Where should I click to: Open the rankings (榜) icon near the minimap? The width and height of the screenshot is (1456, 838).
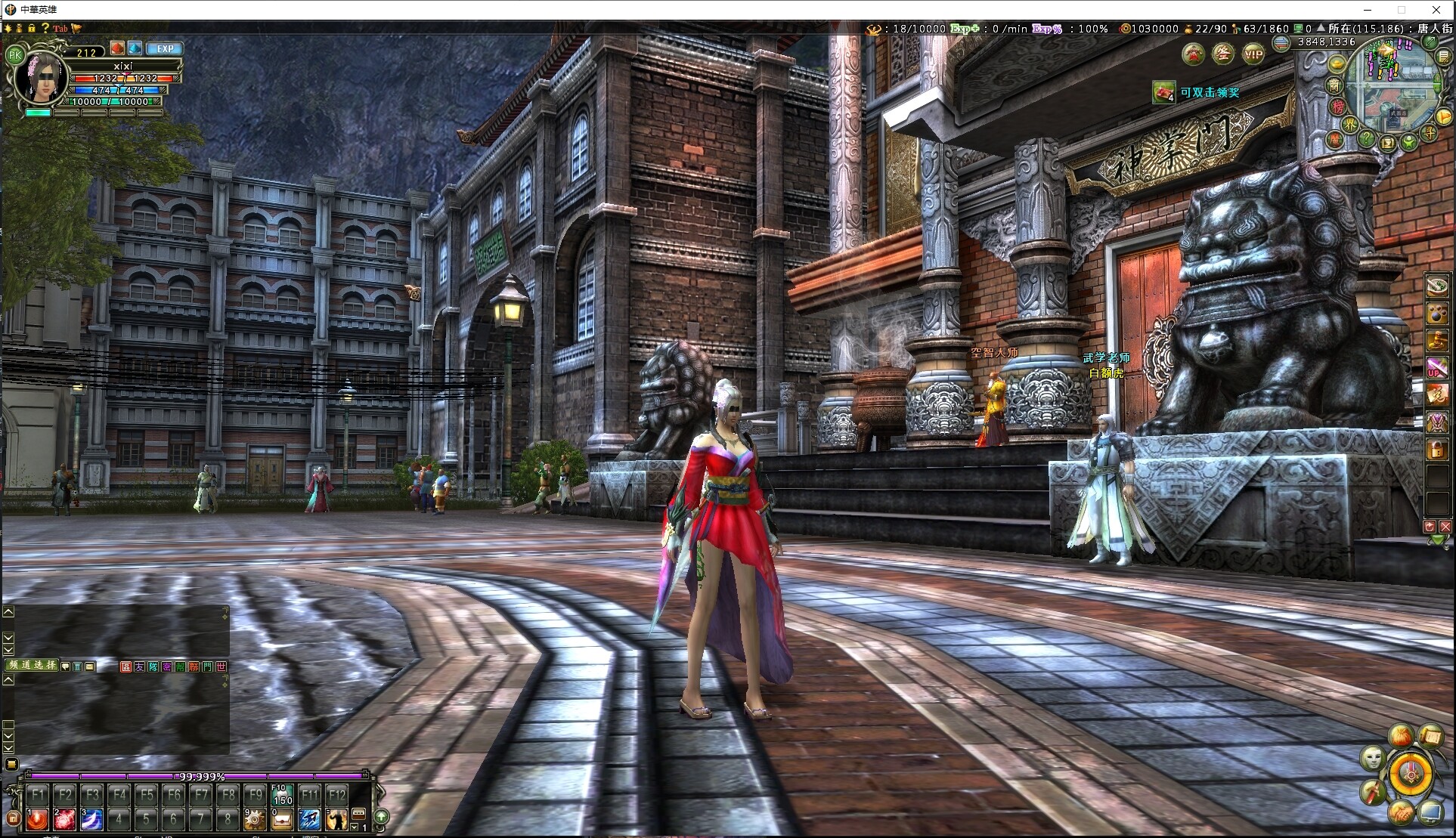(1339, 107)
